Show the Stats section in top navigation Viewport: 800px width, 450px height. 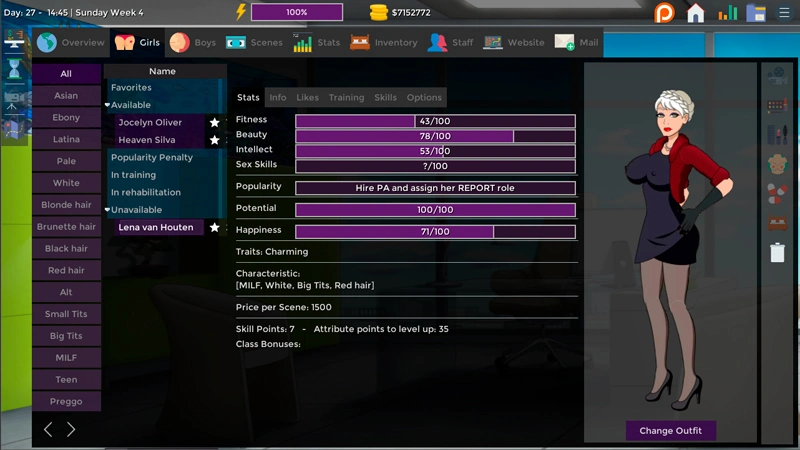click(x=317, y=43)
